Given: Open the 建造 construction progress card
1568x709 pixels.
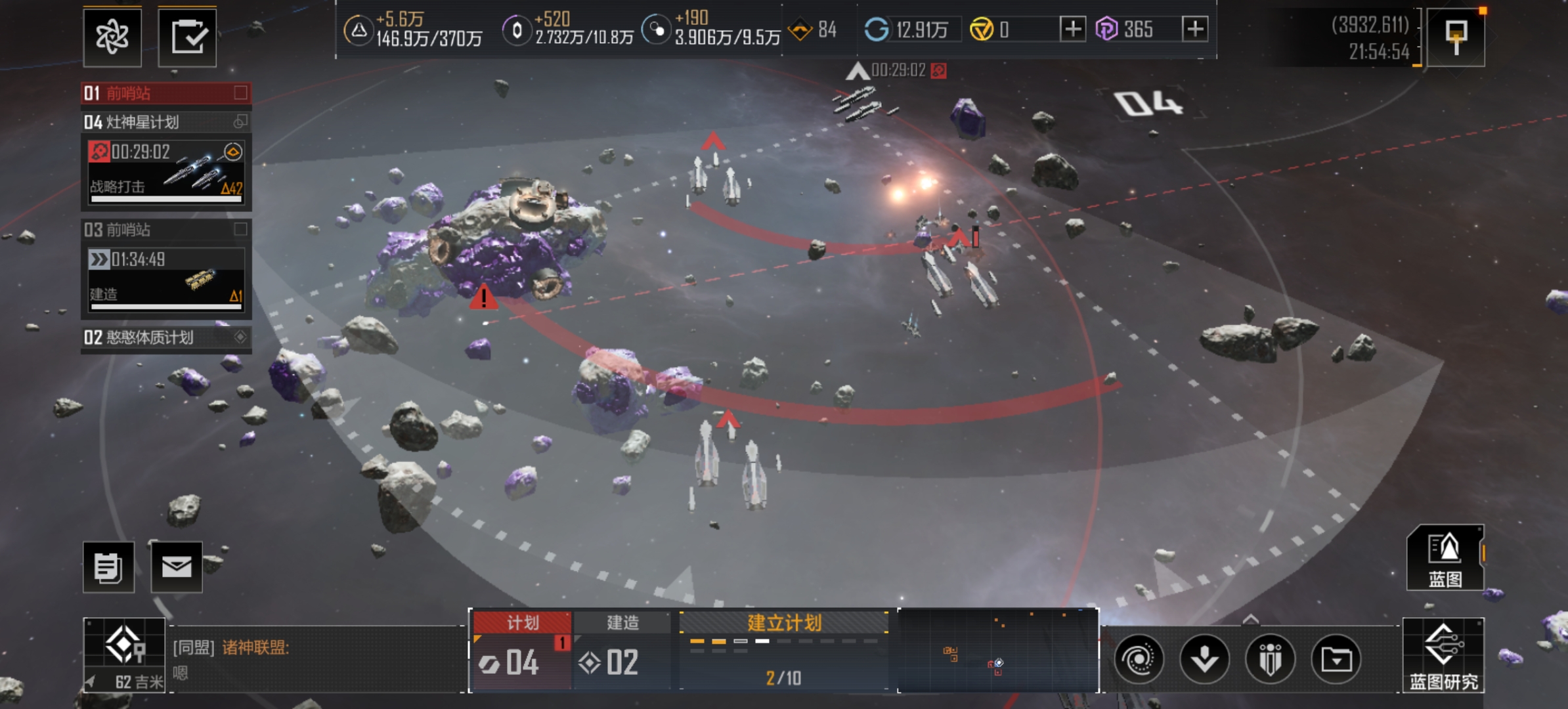Looking at the screenshot, I should pyautogui.click(x=166, y=278).
